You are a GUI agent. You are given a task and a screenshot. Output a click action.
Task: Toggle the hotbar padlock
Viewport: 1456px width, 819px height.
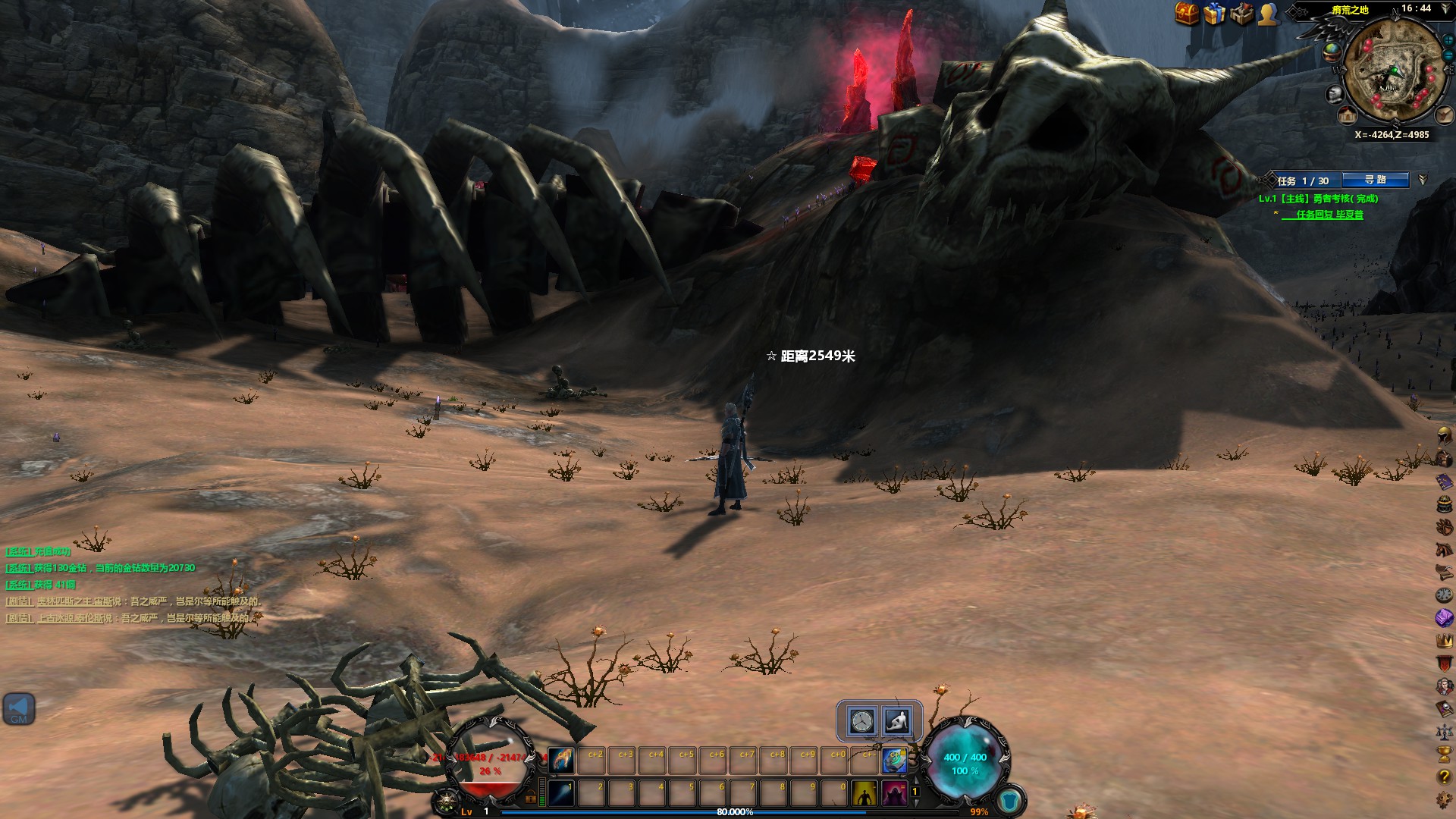[x=531, y=797]
